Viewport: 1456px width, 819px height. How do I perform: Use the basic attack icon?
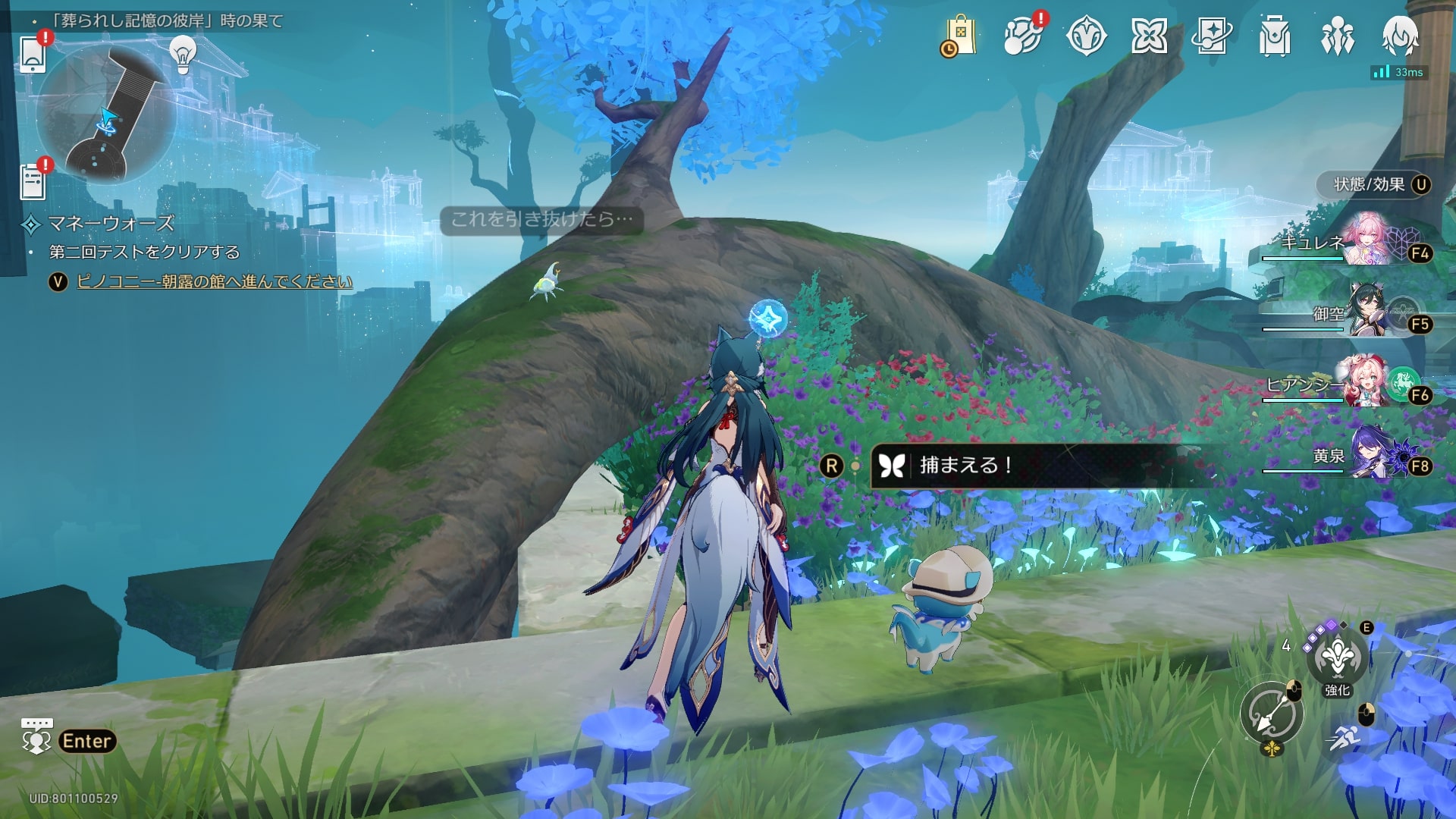(x=1272, y=714)
